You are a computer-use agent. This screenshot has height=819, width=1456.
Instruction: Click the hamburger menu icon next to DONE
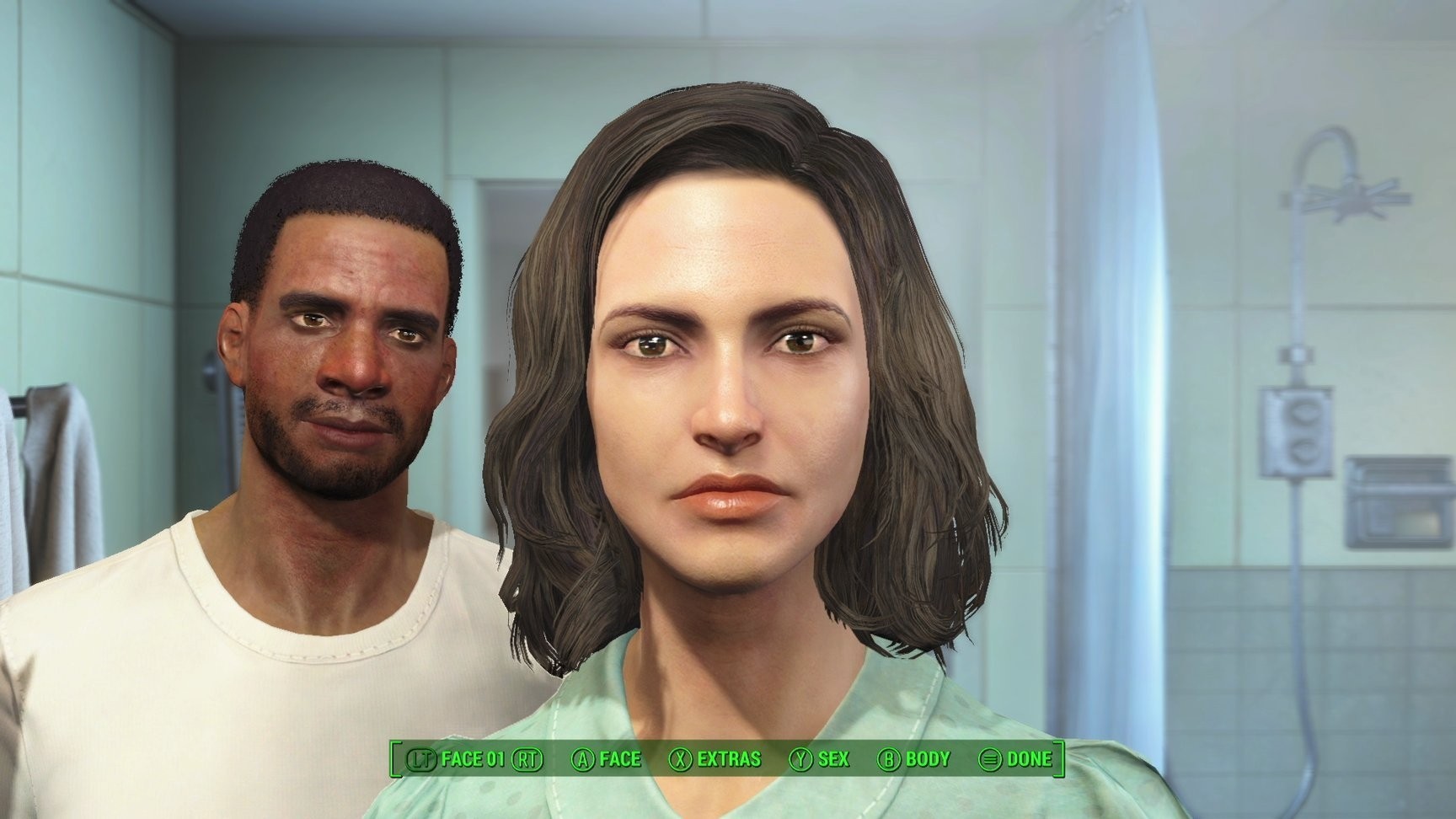pyautogui.click(x=989, y=759)
